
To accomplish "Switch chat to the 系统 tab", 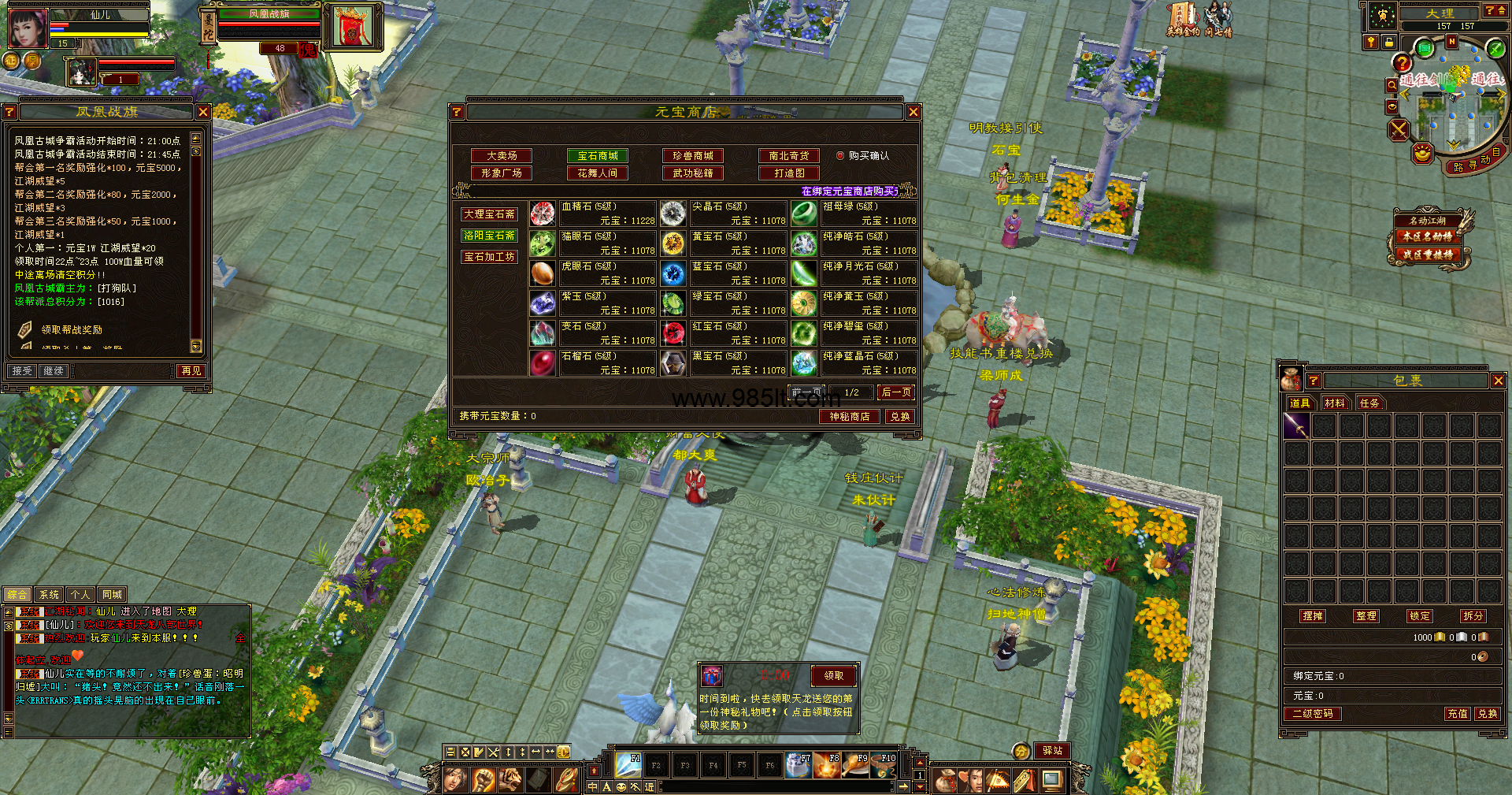I will tap(49, 595).
